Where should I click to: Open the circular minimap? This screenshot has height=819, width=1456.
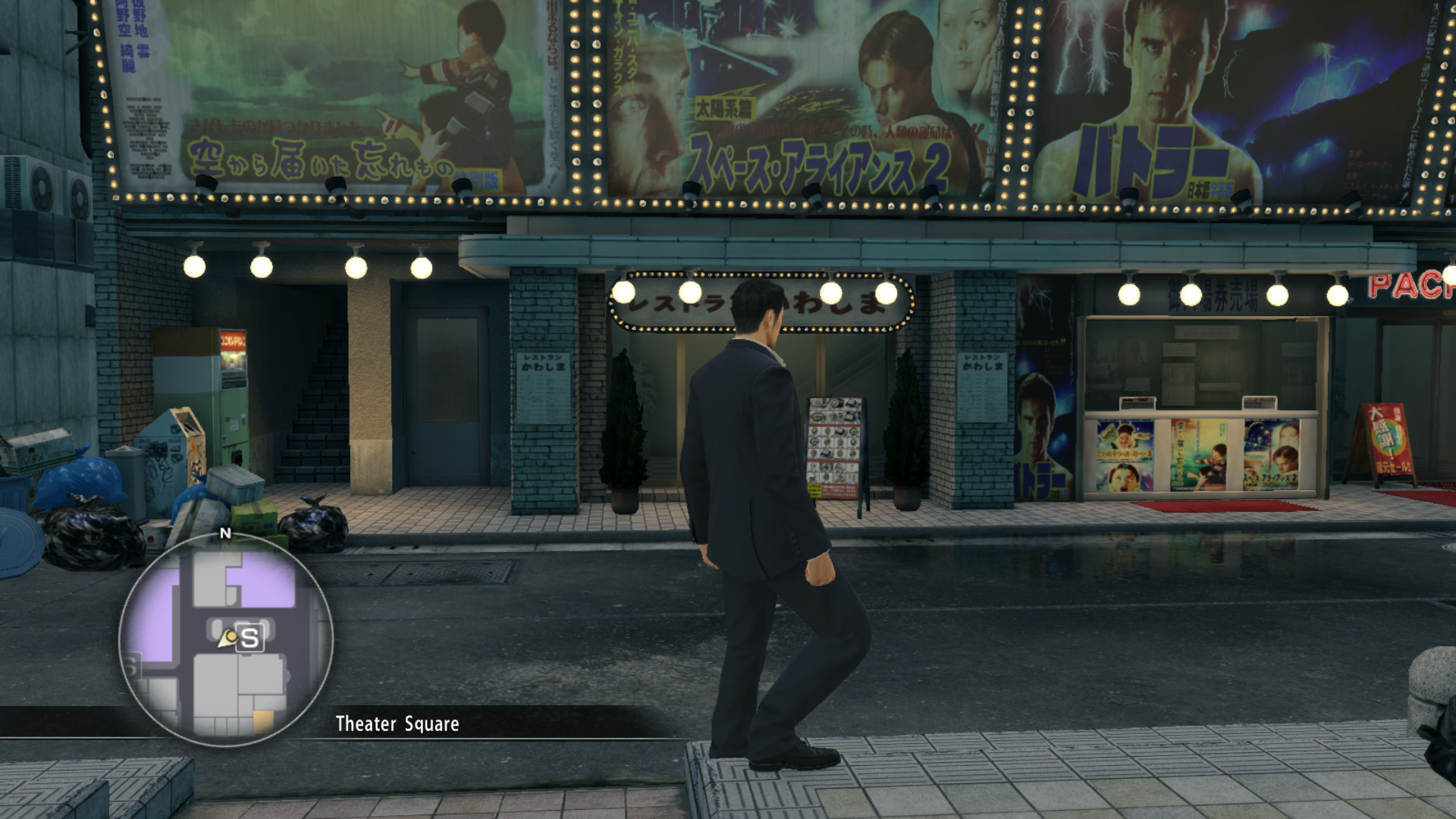tap(226, 639)
